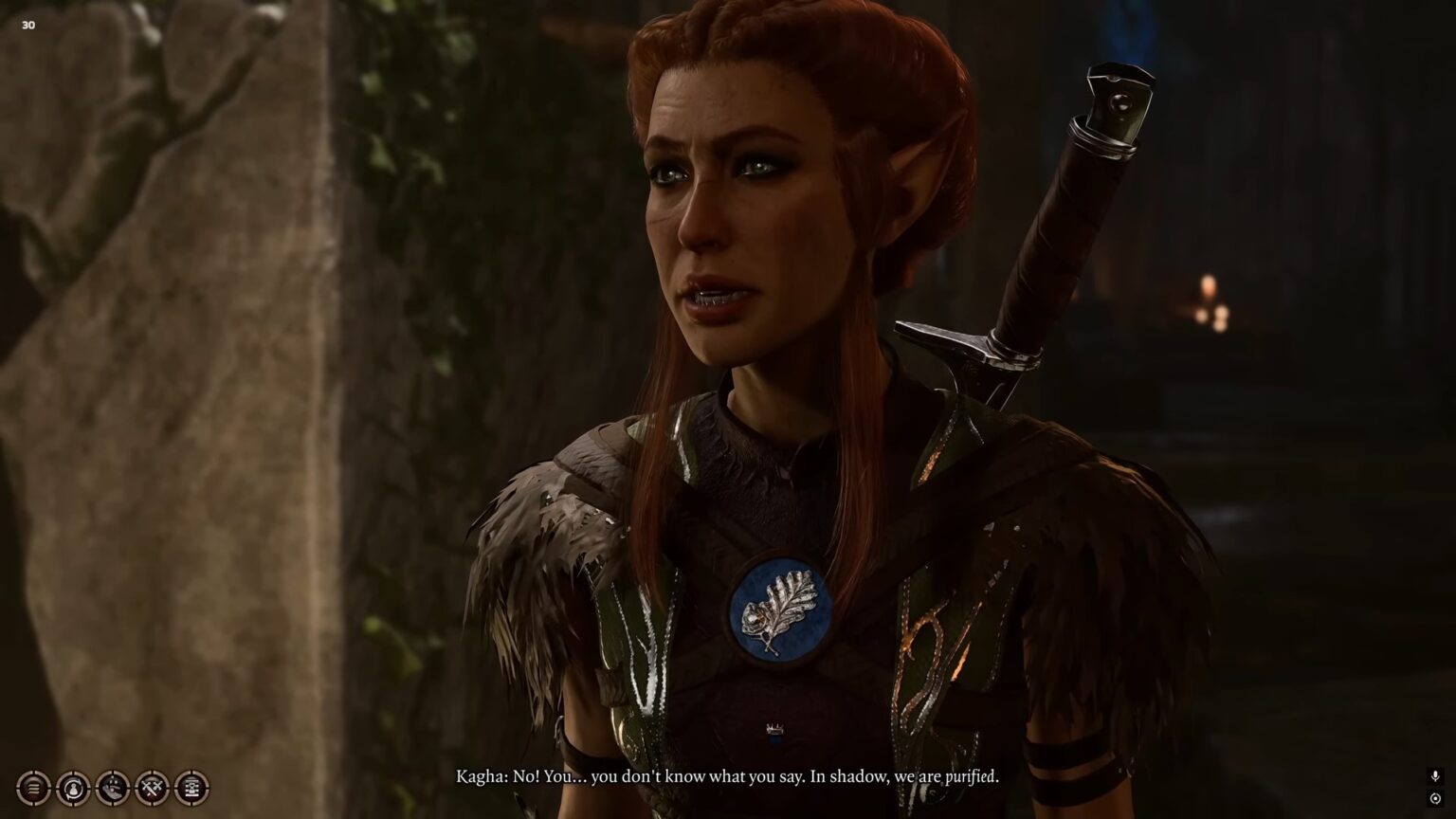The height and width of the screenshot is (819, 1456).
Task: Select Kagha's subtitle dialogue line
Action: click(x=726, y=775)
